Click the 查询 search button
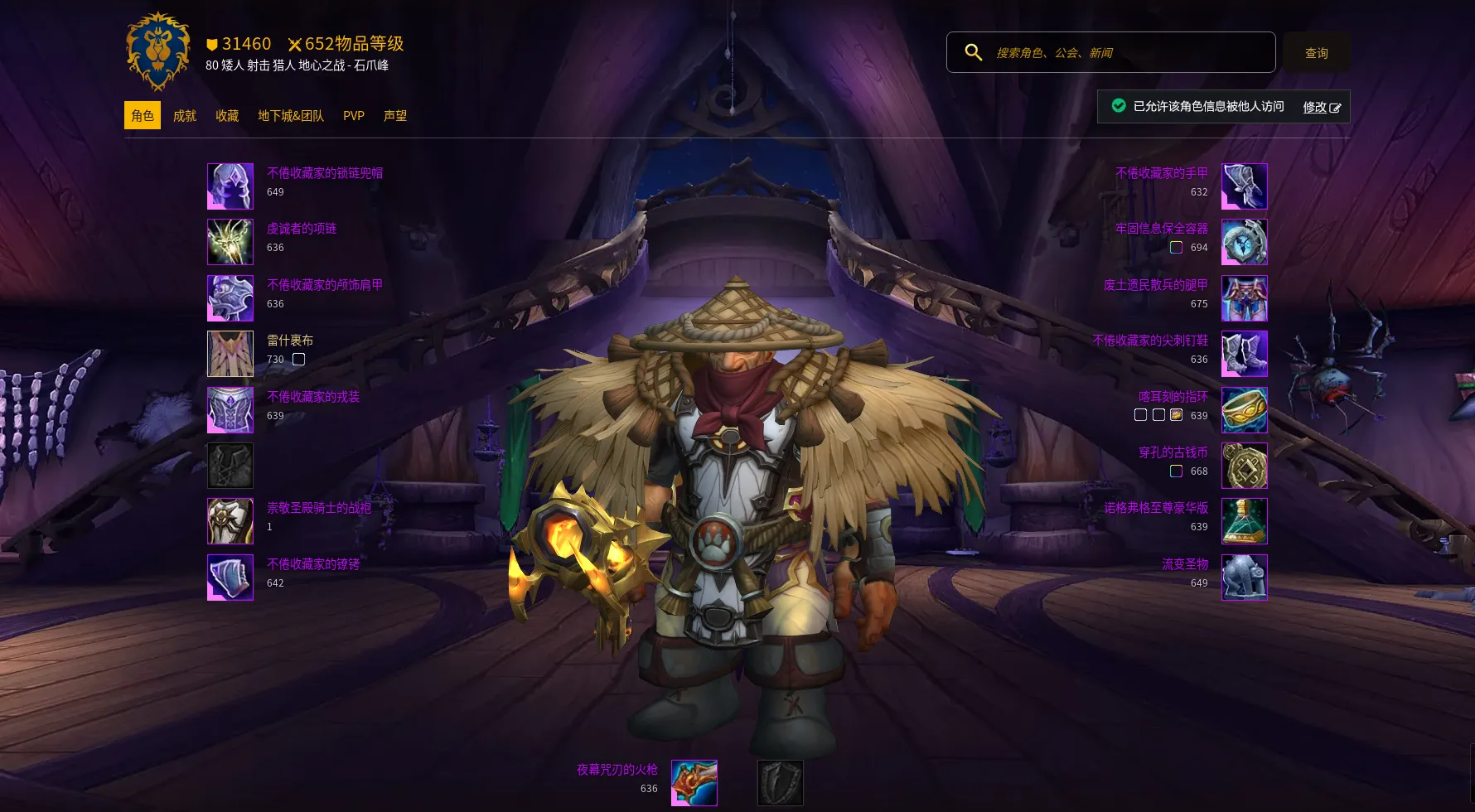Viewport: 1475px width, 812px height. click(1316, 53)
